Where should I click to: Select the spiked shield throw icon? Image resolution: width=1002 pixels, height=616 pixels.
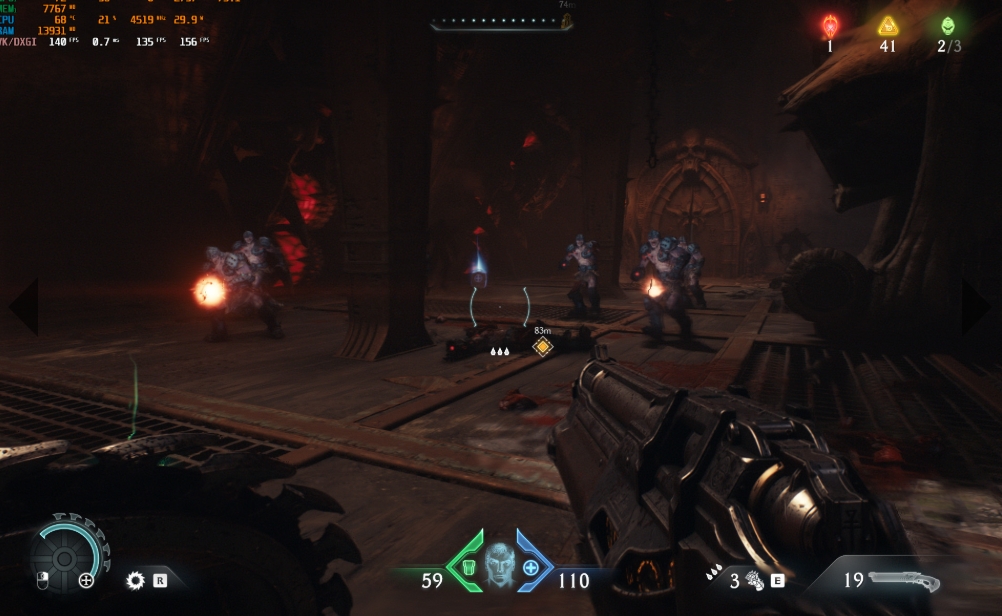pyautogui.click(x=135, y=580)
